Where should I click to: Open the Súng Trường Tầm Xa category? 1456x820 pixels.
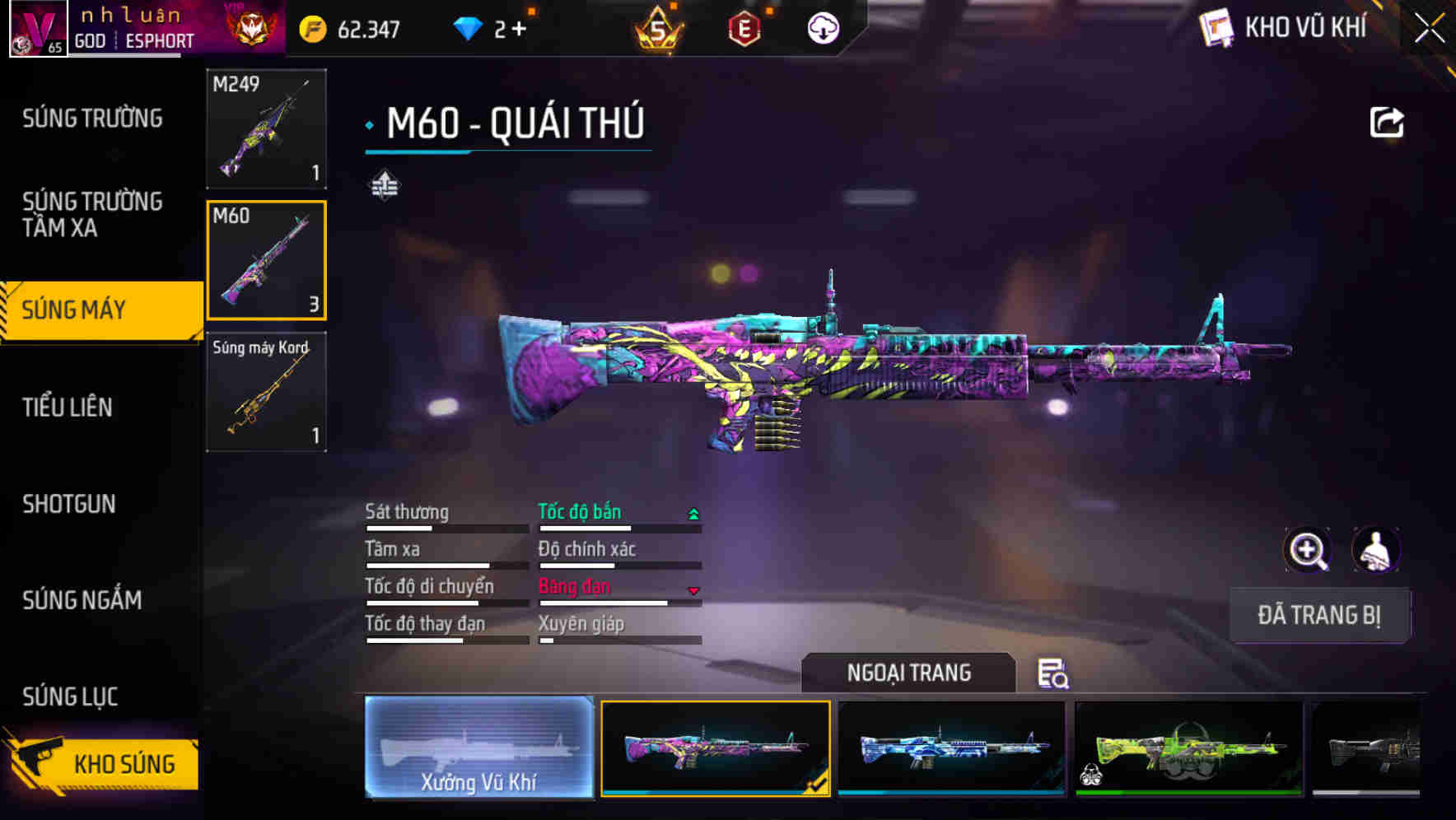coord(92,214)
